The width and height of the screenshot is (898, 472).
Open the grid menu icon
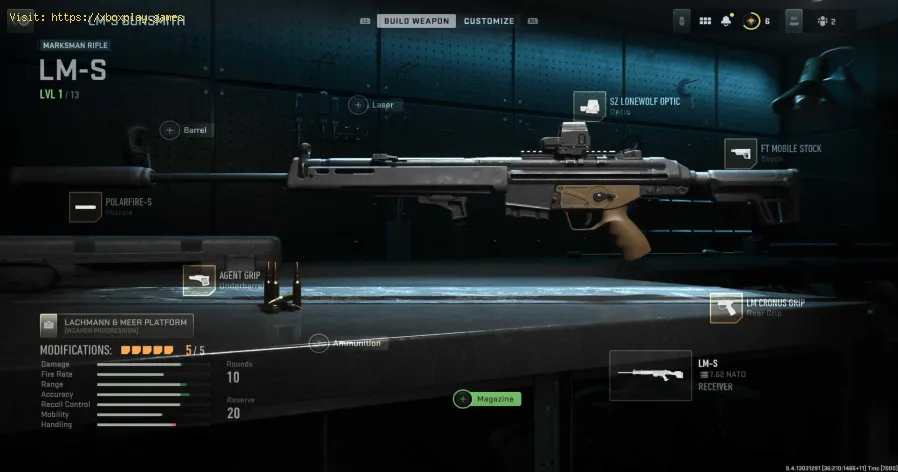click(x=705, y=20)
